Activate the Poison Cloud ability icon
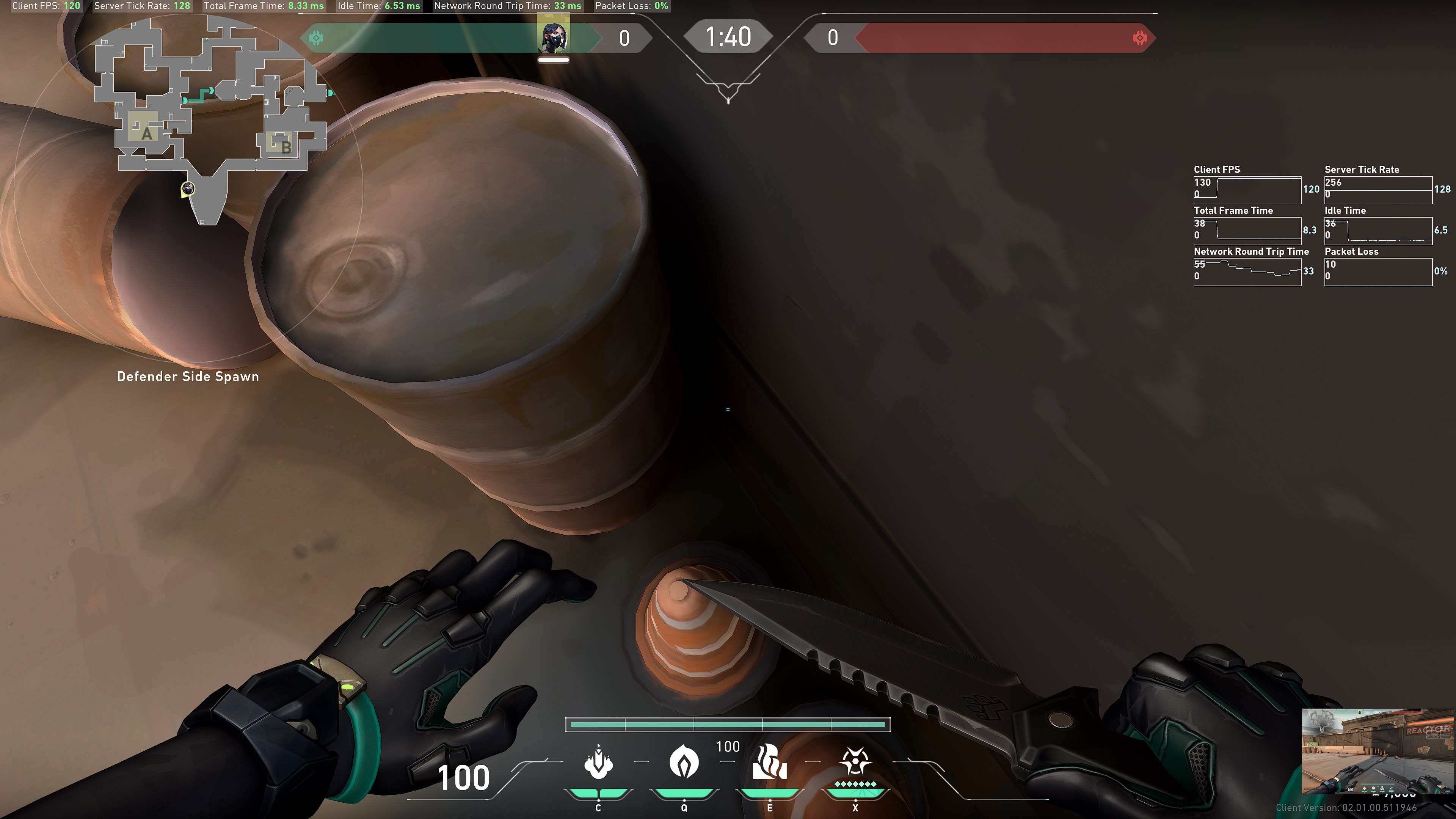 pos(684,761)
